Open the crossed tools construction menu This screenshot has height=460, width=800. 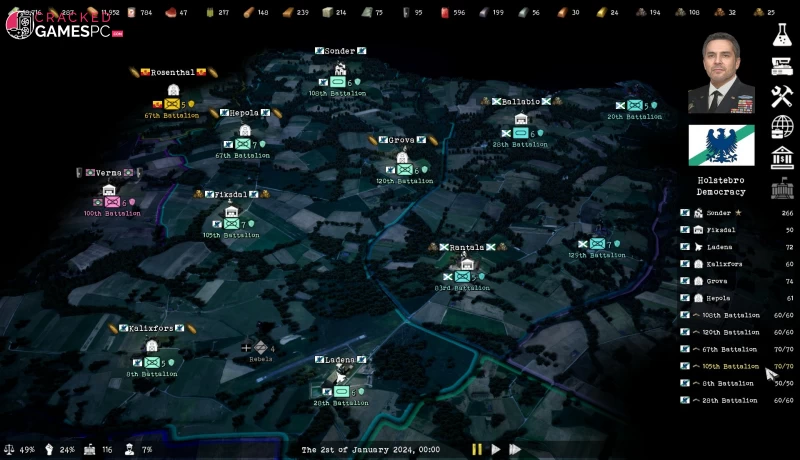pyautogui.click(x=781, y=97)
